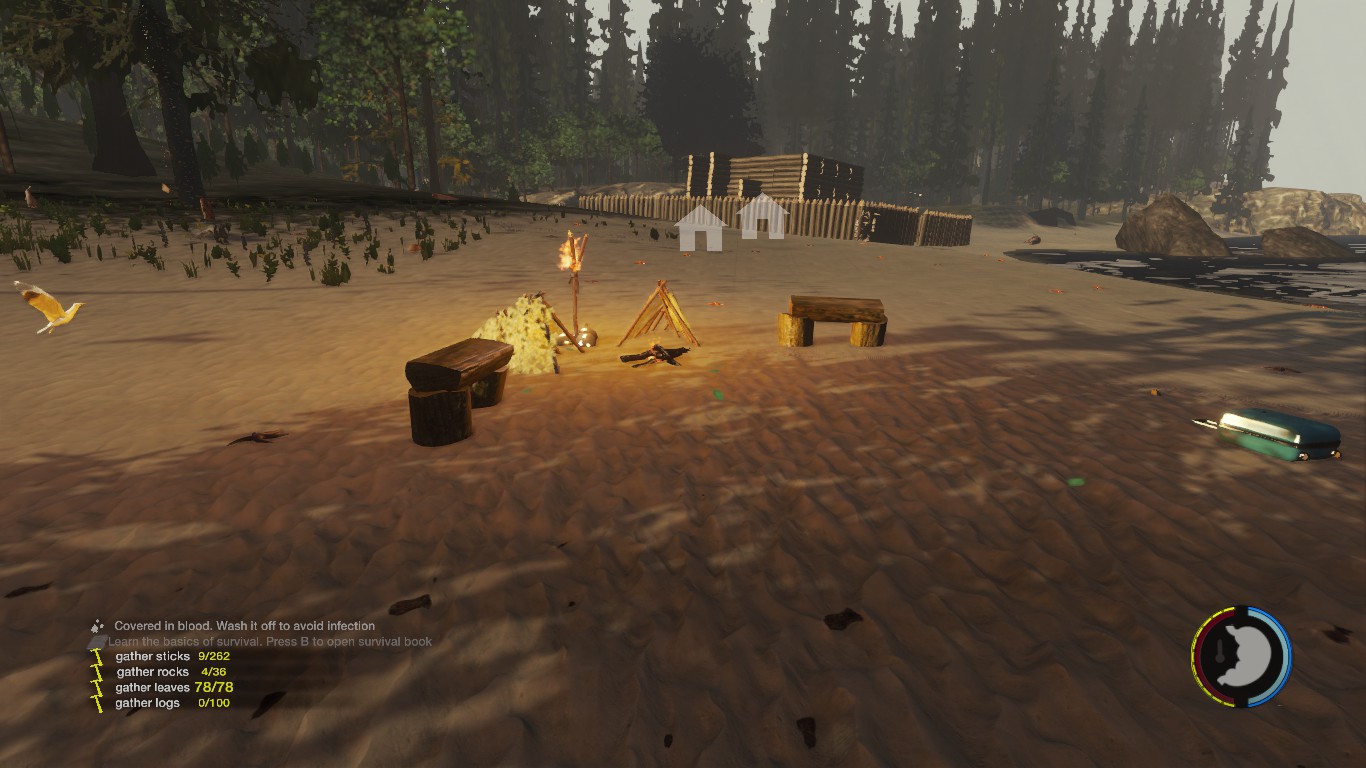The height and width of the screenshot is (768, 1366).
Task: Open the survival book hint message
Action: point(270,641)
